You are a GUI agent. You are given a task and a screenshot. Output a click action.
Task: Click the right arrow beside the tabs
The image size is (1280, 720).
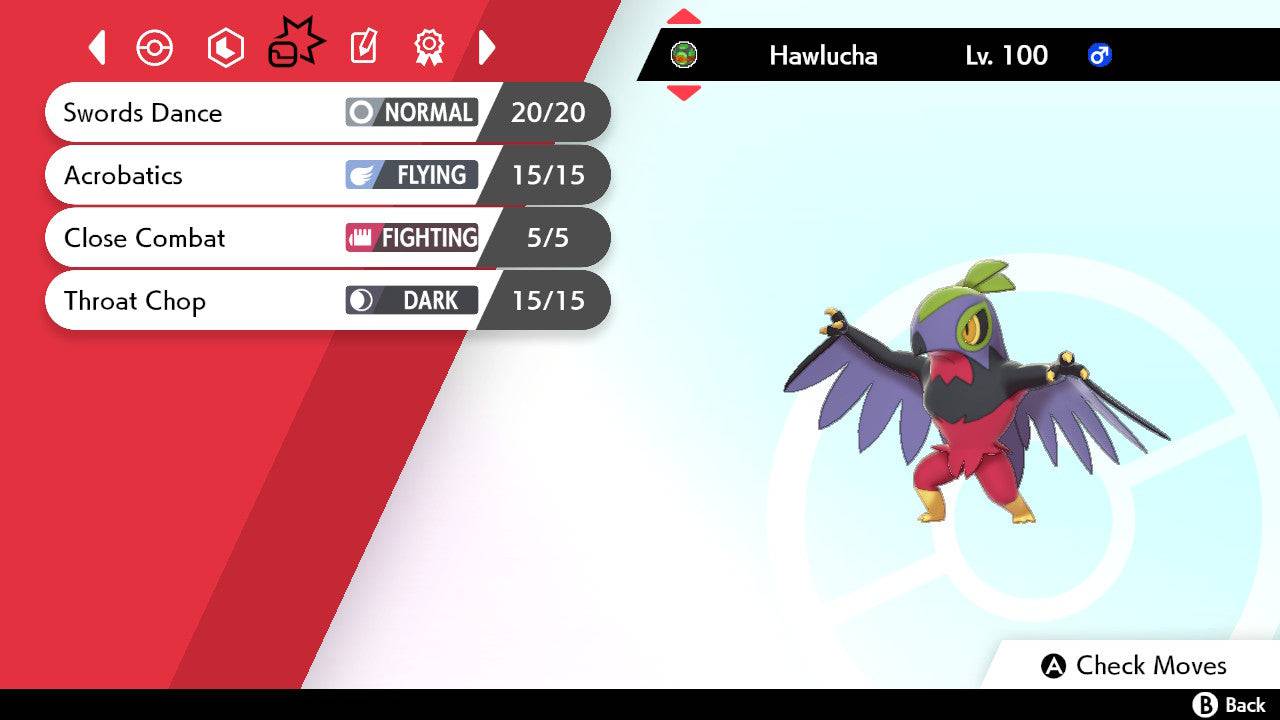[x=487, y=47]
